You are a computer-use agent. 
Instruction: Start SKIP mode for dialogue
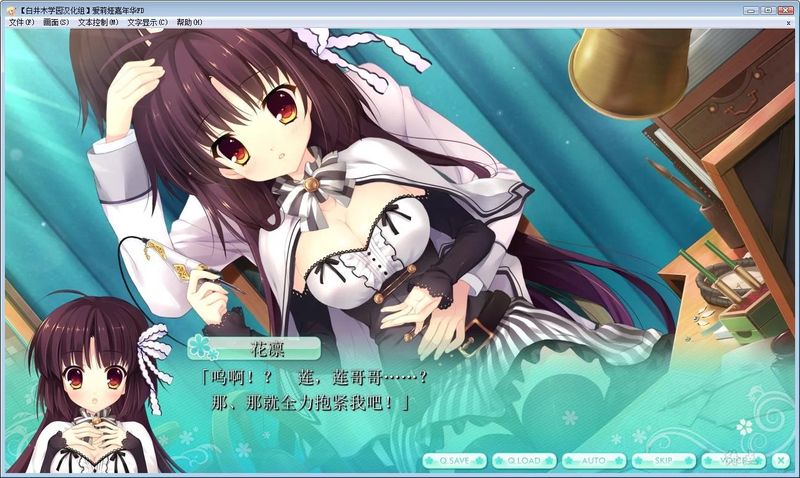[663, 460]
